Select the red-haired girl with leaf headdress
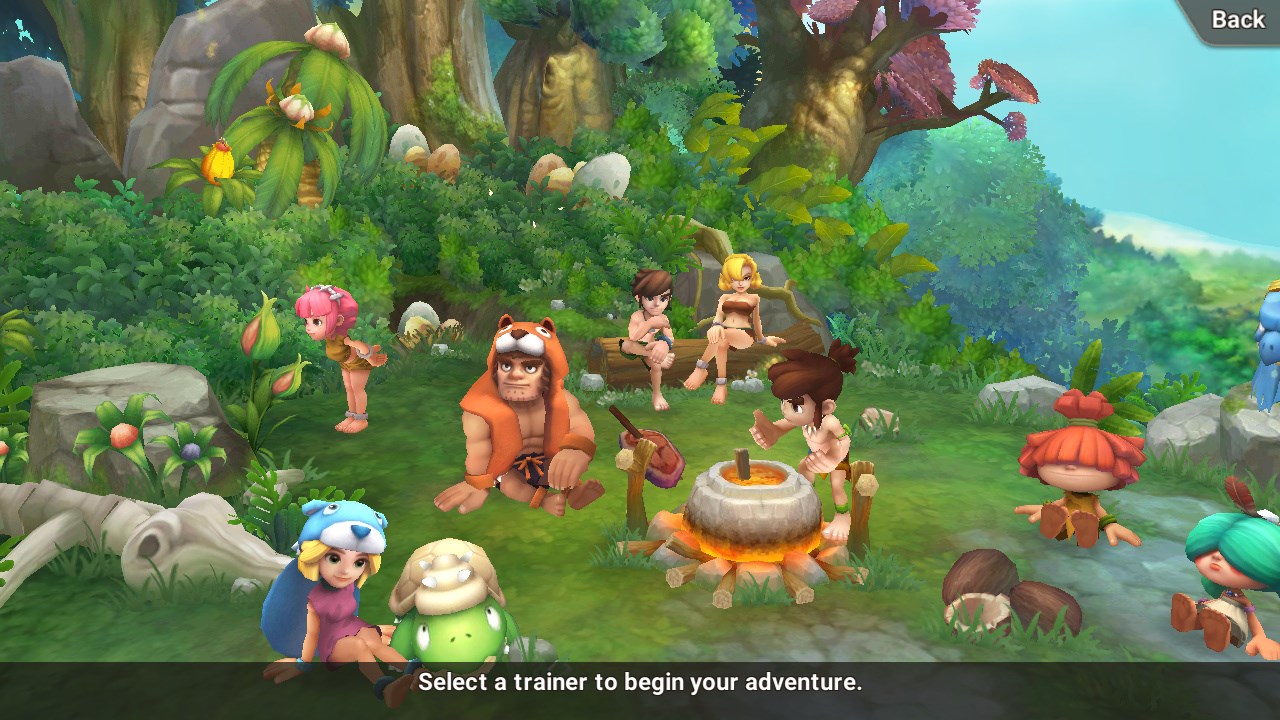The image size is (1280, 720). [x=1080, y=470]
